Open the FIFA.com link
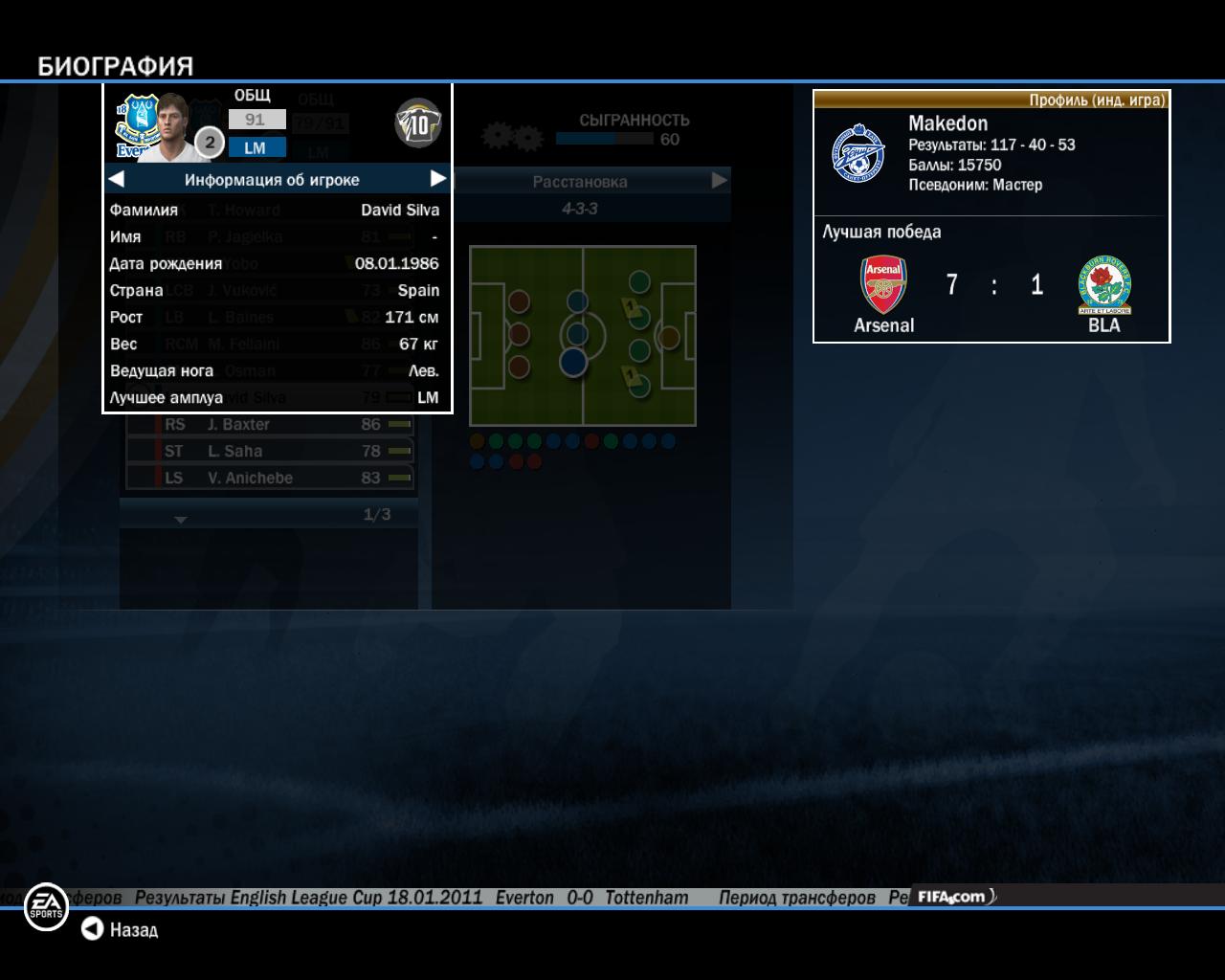The height and width of the screenshot is (980, 1225). pyautogui.click(x=952, y=897)
